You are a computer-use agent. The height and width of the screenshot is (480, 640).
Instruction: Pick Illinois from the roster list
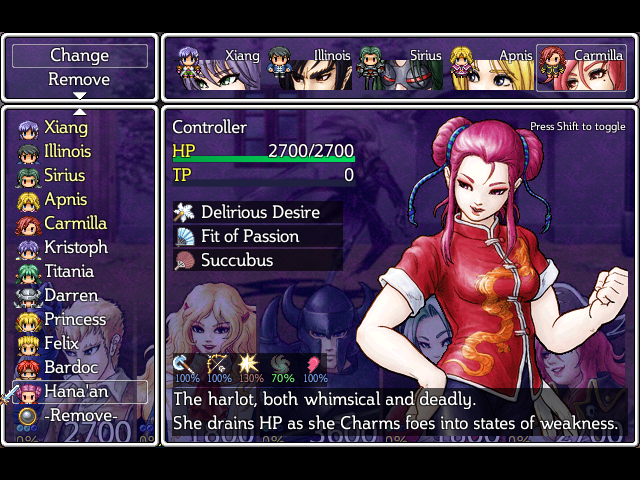[67, 152]
